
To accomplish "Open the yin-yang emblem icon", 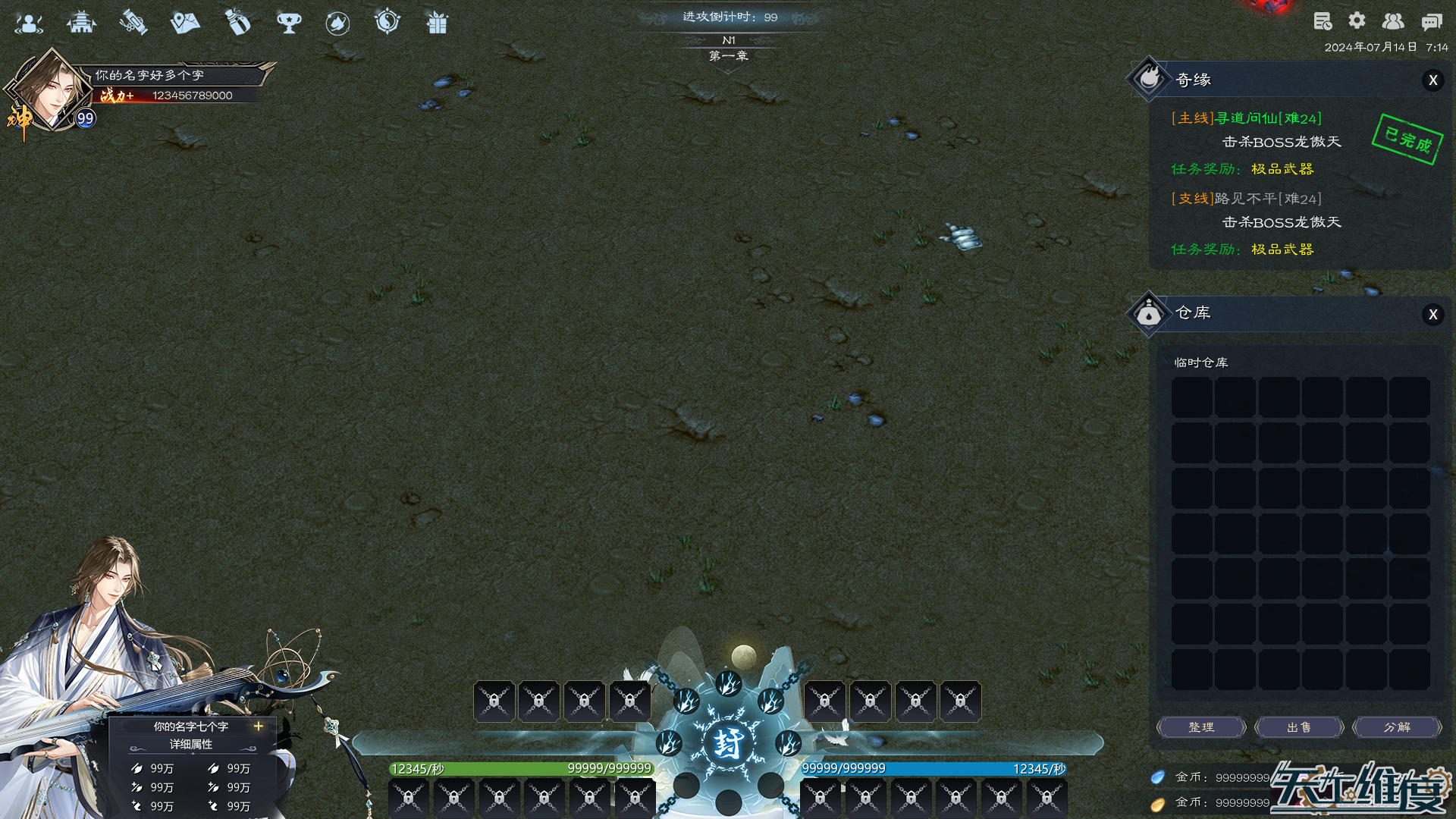I will (x=388, y=21).
